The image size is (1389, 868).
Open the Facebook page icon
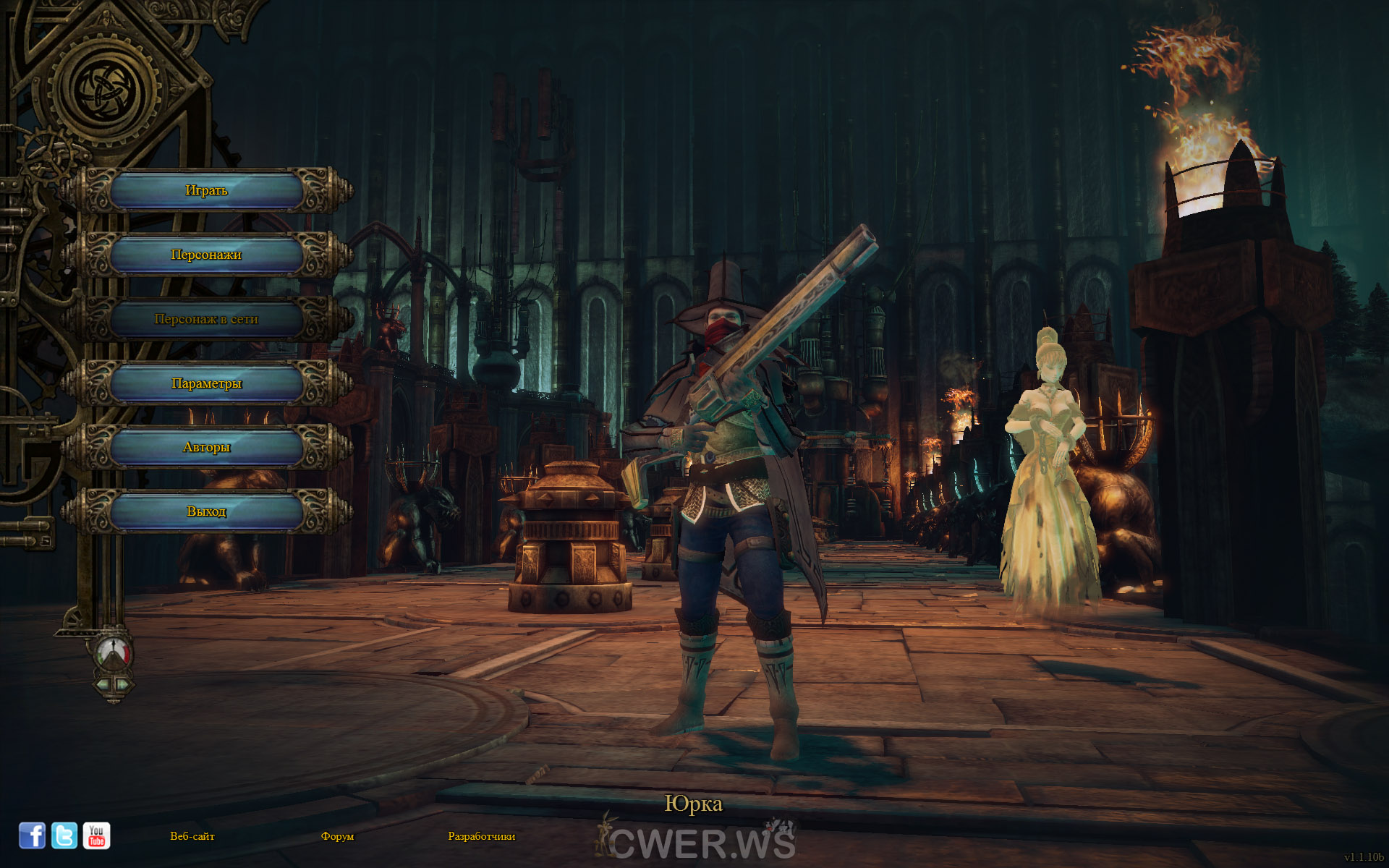point(32,835)
